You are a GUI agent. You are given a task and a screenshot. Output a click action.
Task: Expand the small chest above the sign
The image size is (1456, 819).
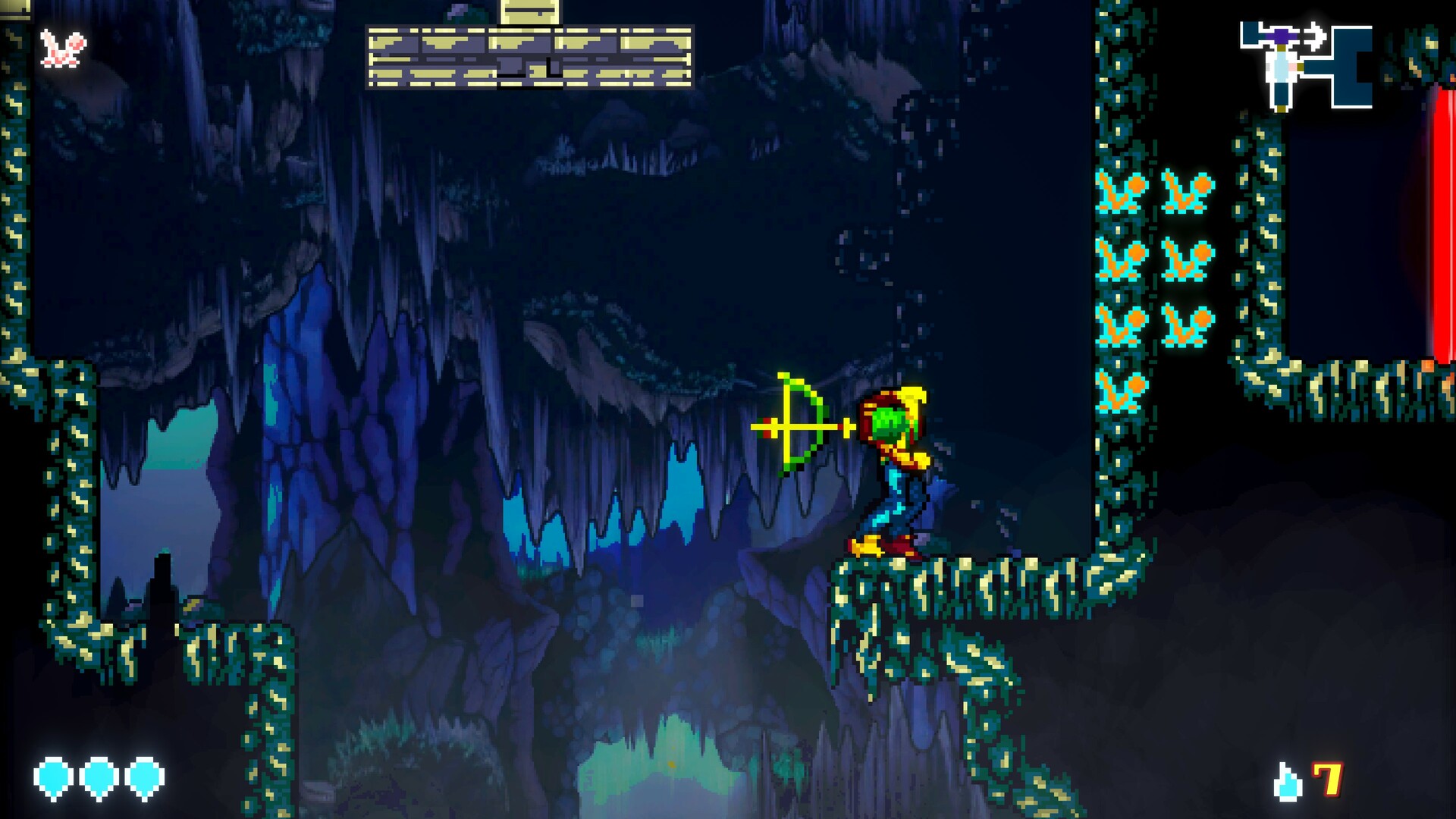click(x=531, y=11)
